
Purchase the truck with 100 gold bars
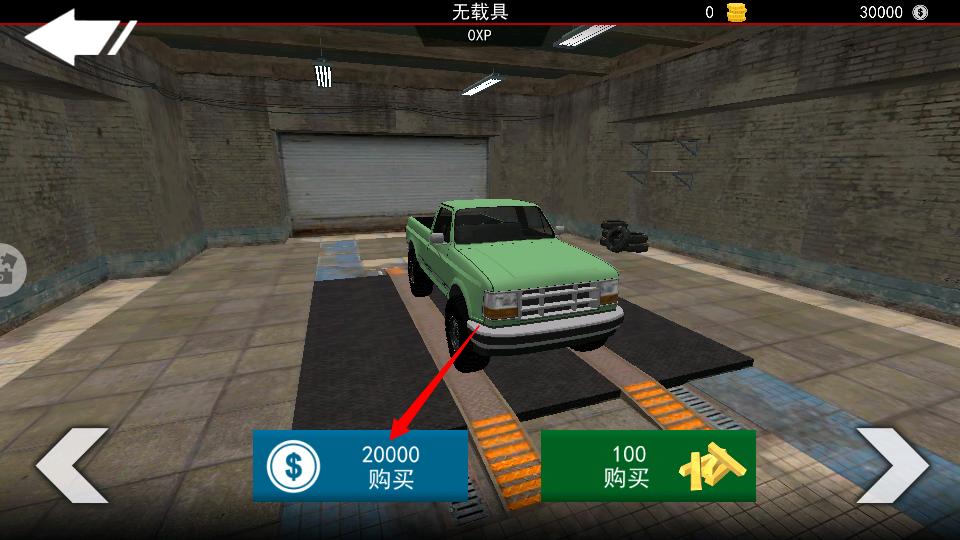(648, 466)
